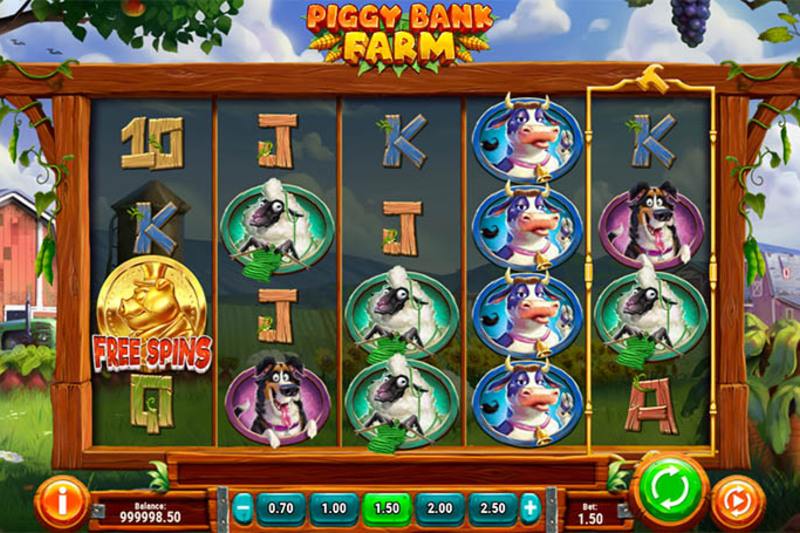Choose the 1.00 bet value
The height and width of the screenshot is (533, 800).
[x=333, y=509]
